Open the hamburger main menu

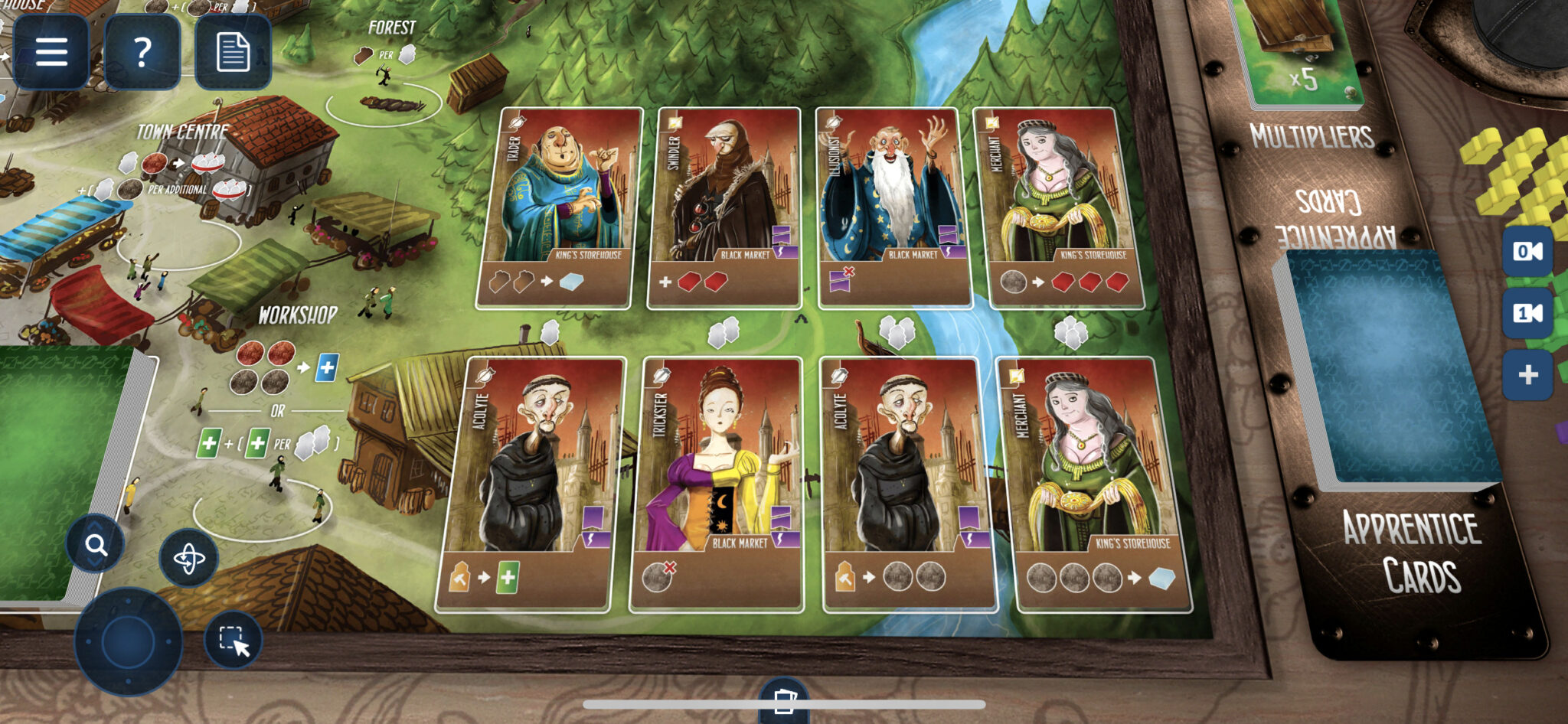coord(51,52)
